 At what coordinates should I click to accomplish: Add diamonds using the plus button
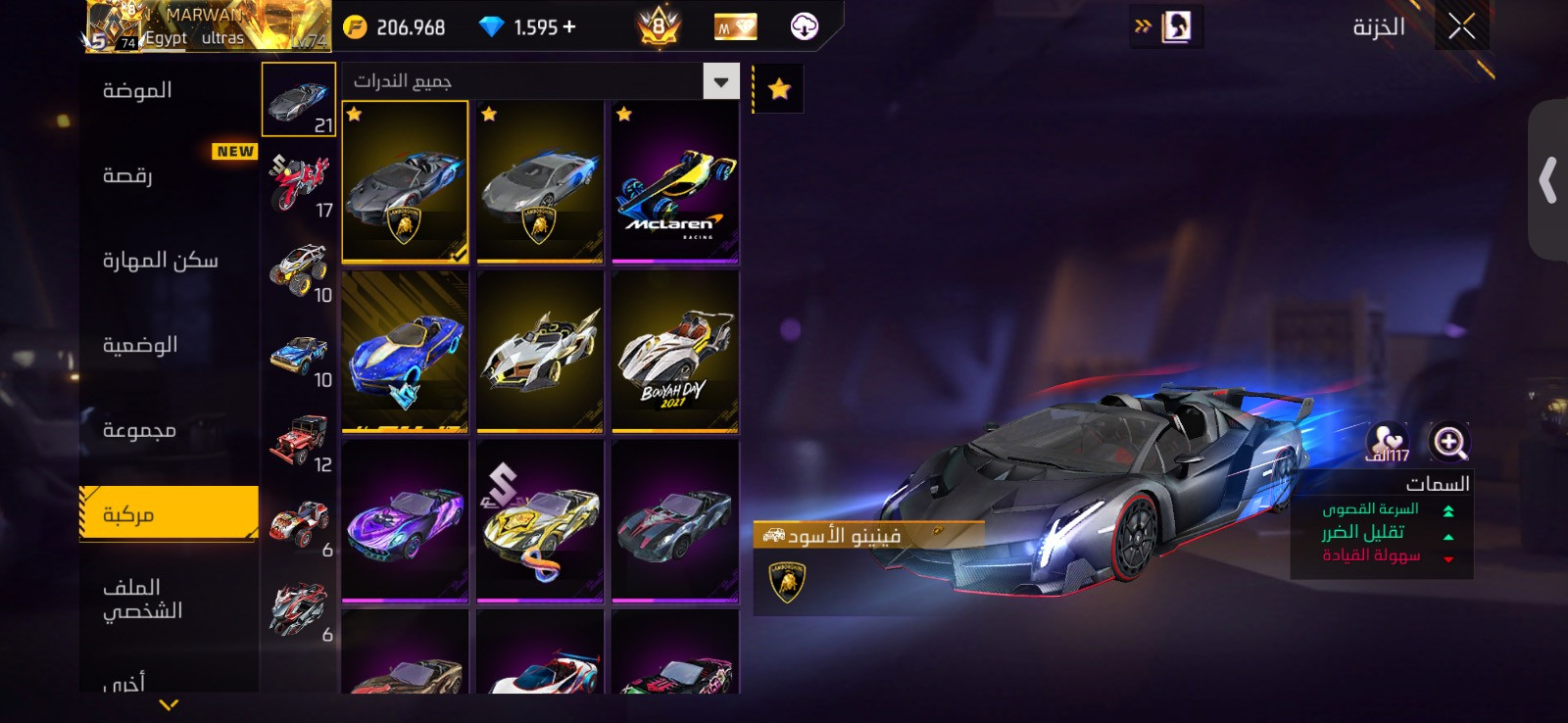click(569, 27)
